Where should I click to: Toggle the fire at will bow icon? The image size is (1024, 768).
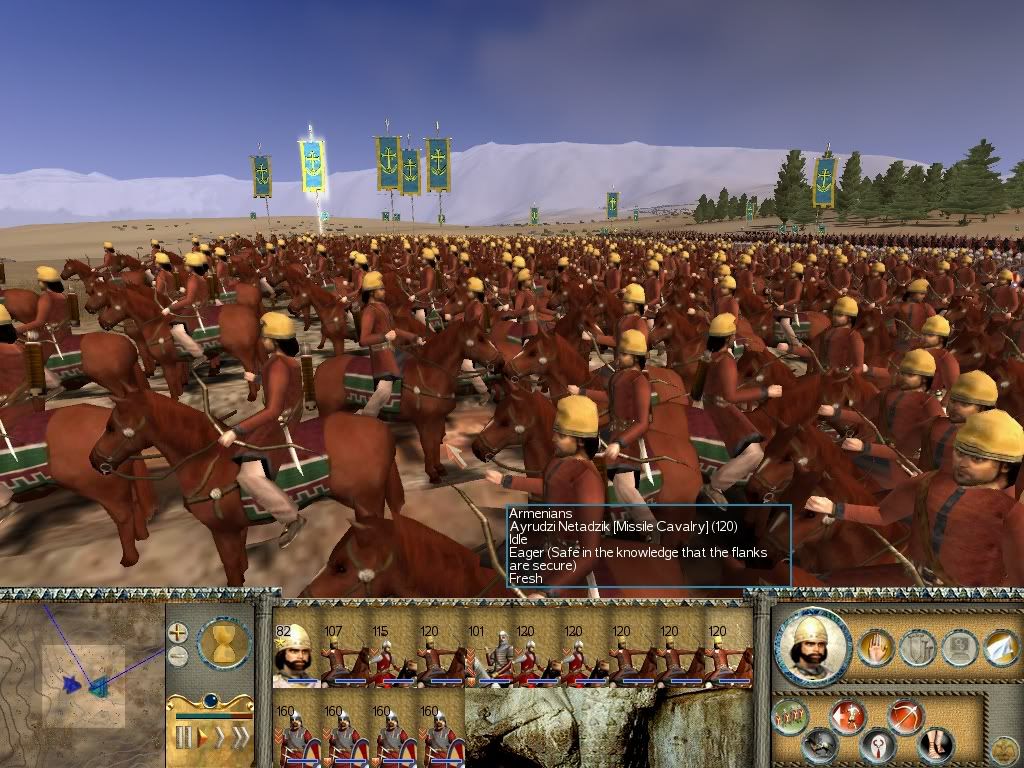pos(905,716)
